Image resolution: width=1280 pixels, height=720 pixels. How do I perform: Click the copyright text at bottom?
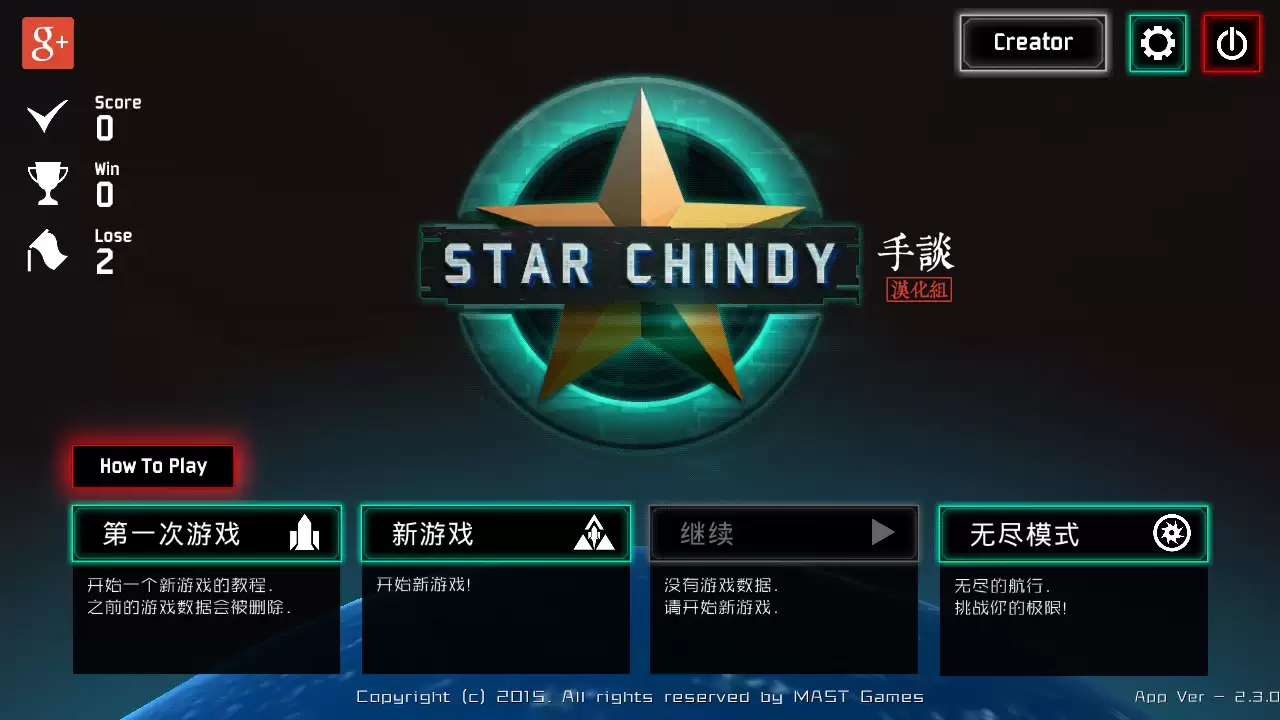[x=642, y=696]
